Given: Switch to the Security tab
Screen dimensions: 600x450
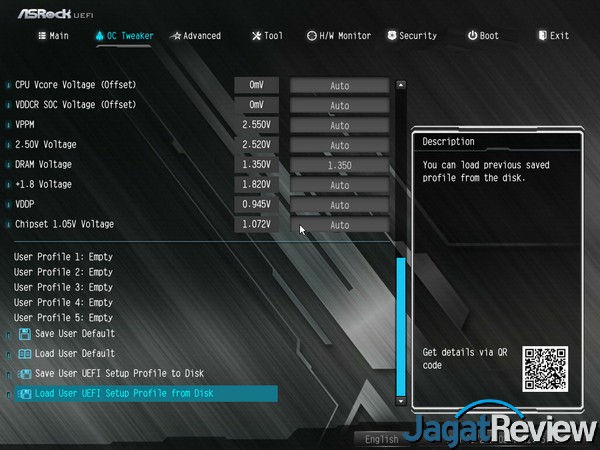Looking at the screenshot, I should pyautogui.click(x=410, y=36).
